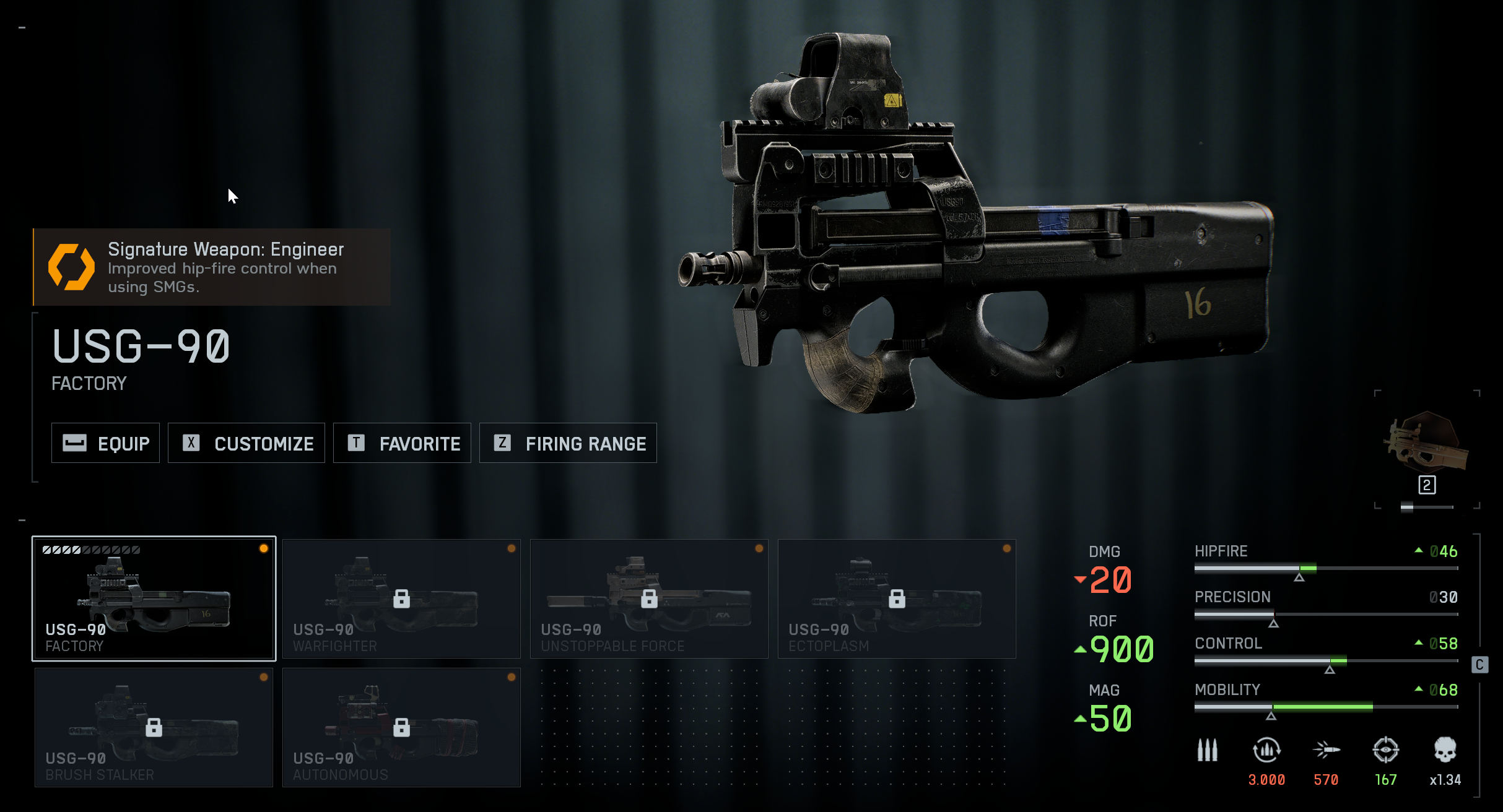Viewport: 1503px width, 812px height.
Task: Equip the USG-90 weapon
Action: click(105, 443)
